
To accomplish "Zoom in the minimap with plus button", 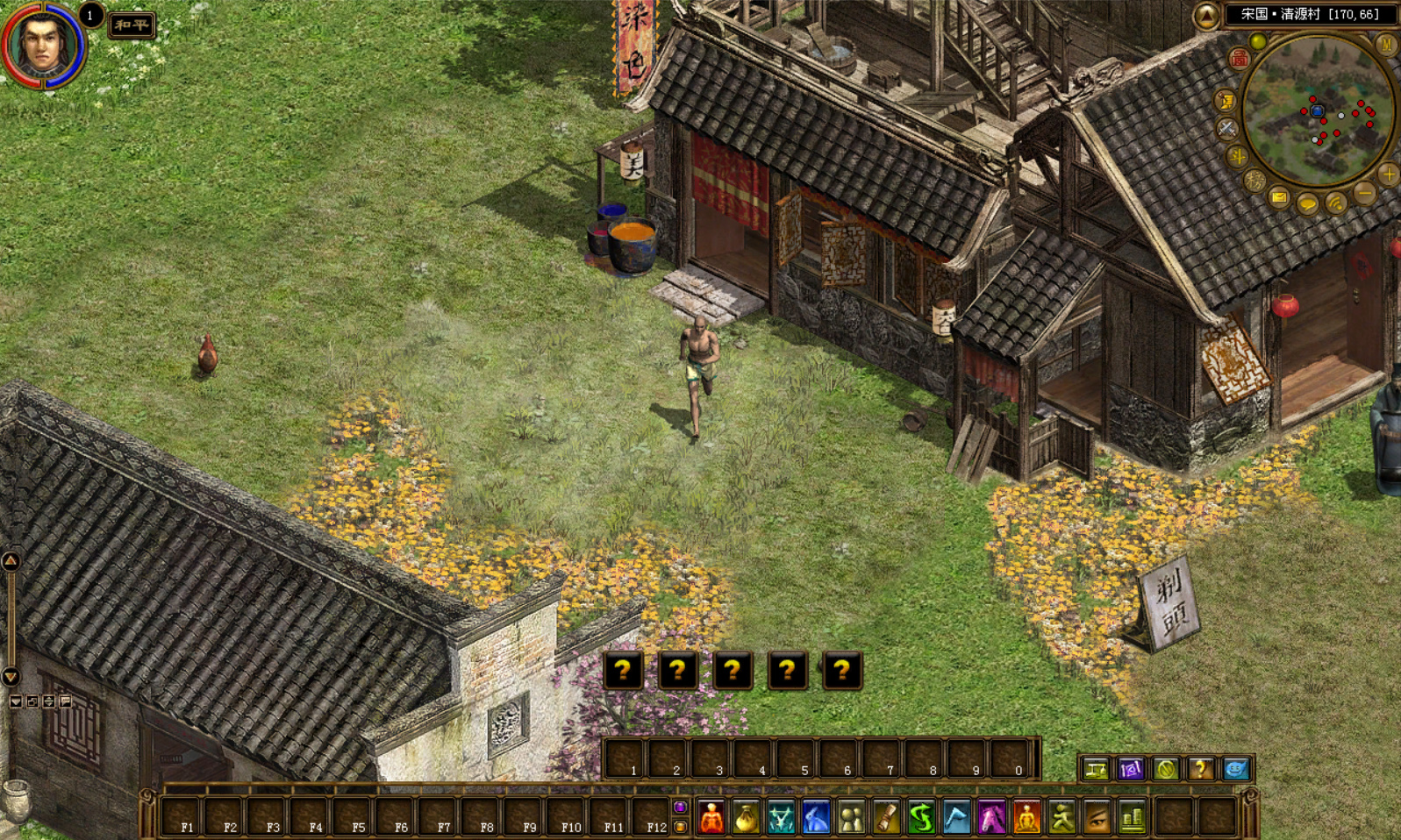I will coord(1388,174).
